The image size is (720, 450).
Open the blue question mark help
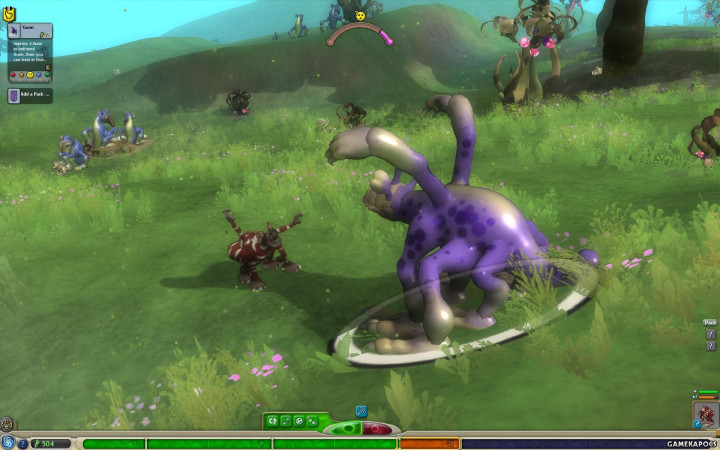[23, 443]
